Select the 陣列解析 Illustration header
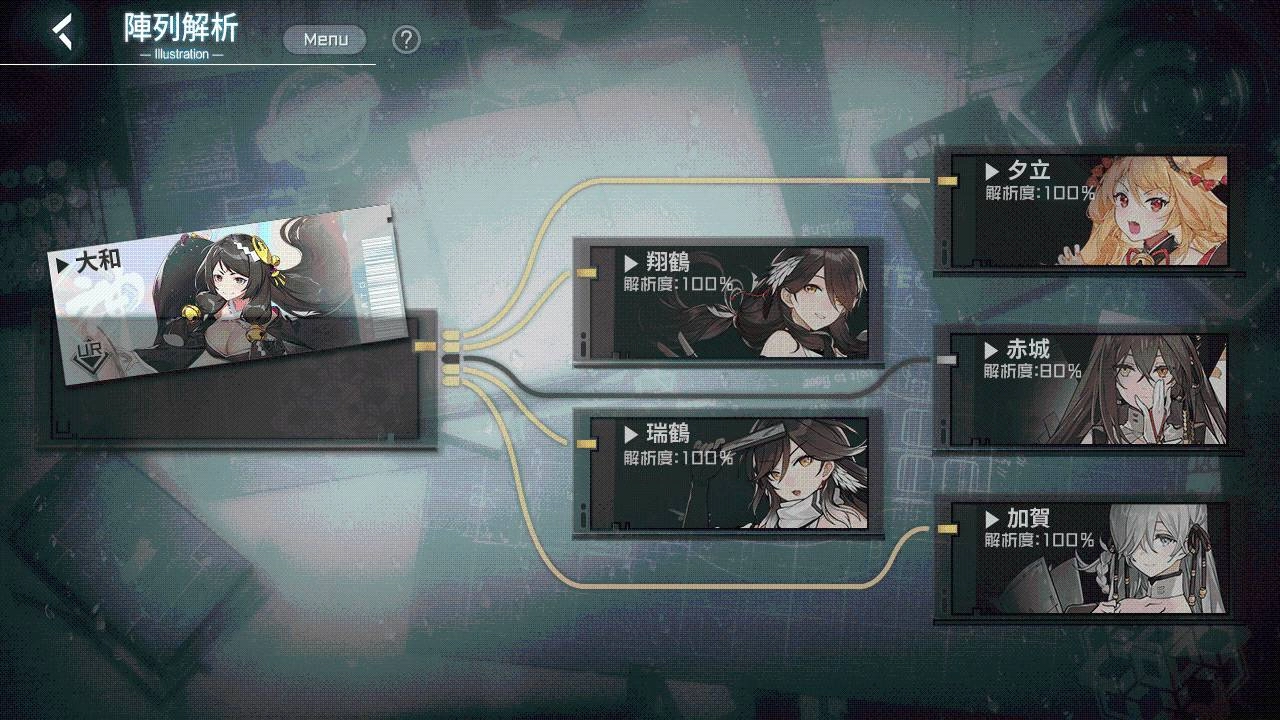Viewport: 1280px width, 720px height. click(178, 38)
